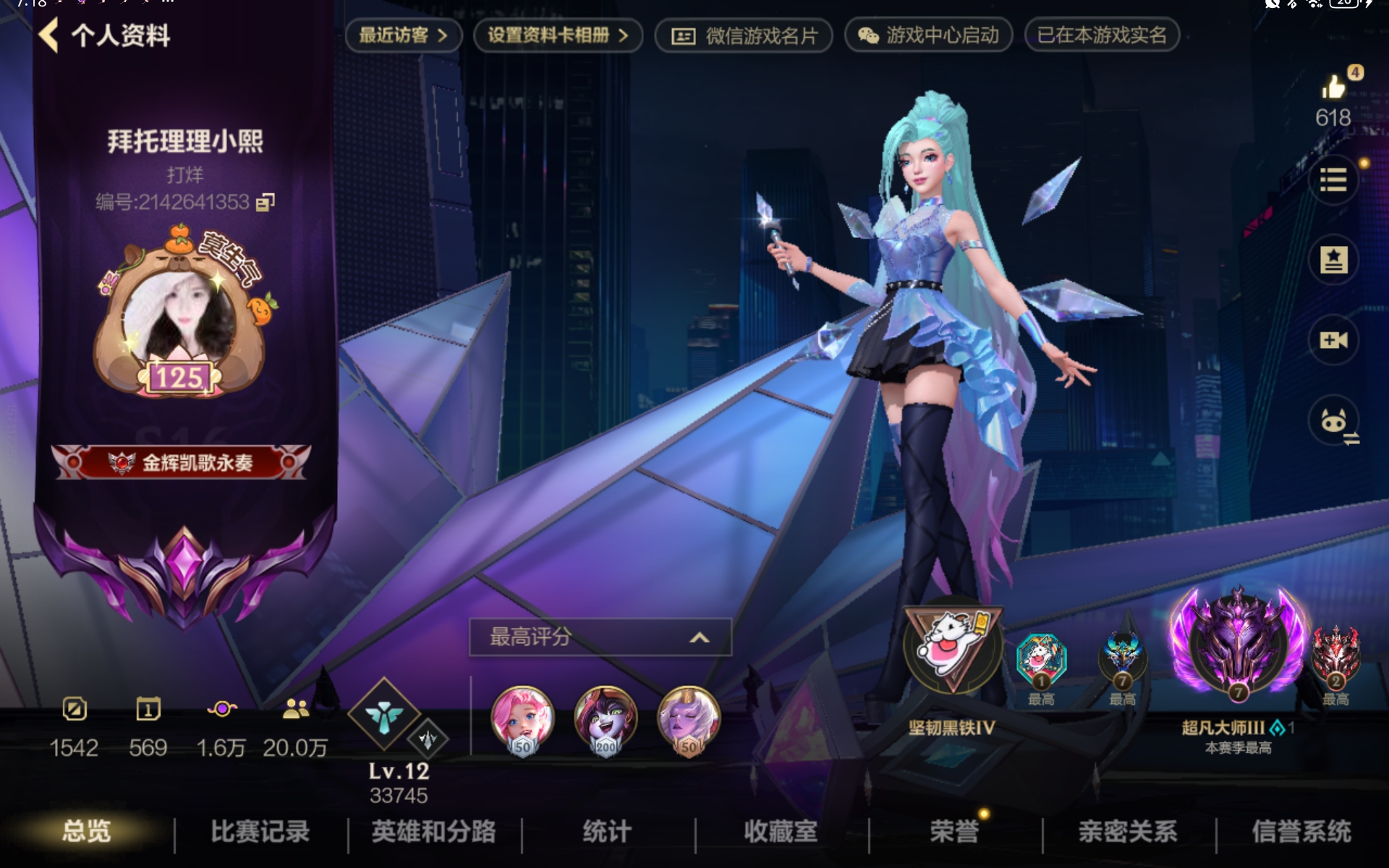Screen dimensions: 1389x868
Task: Switch to the 比赛记录 tab
Action: pyautogui.click(x=260, y=832)
